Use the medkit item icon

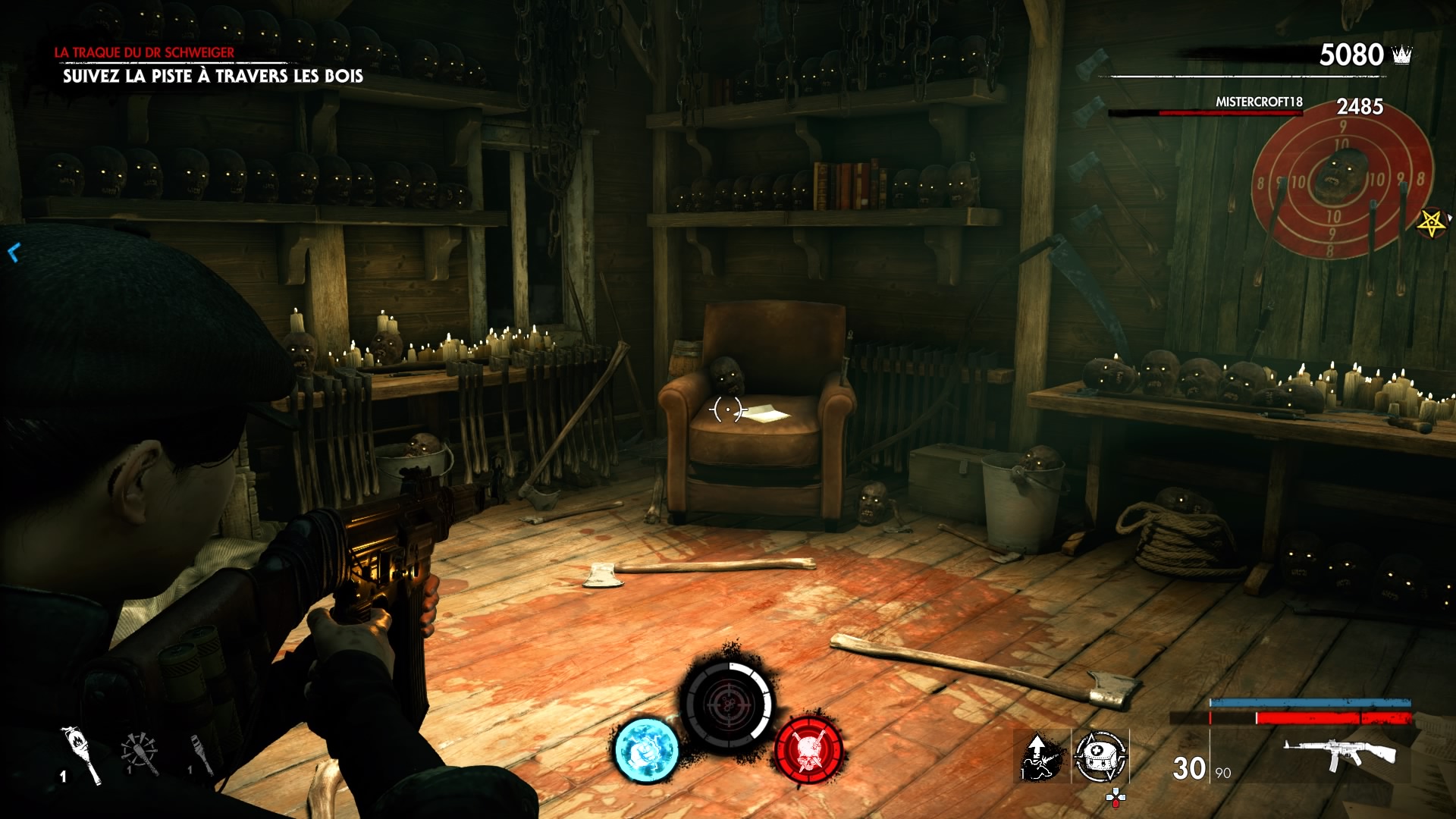tap(1100, 756)
